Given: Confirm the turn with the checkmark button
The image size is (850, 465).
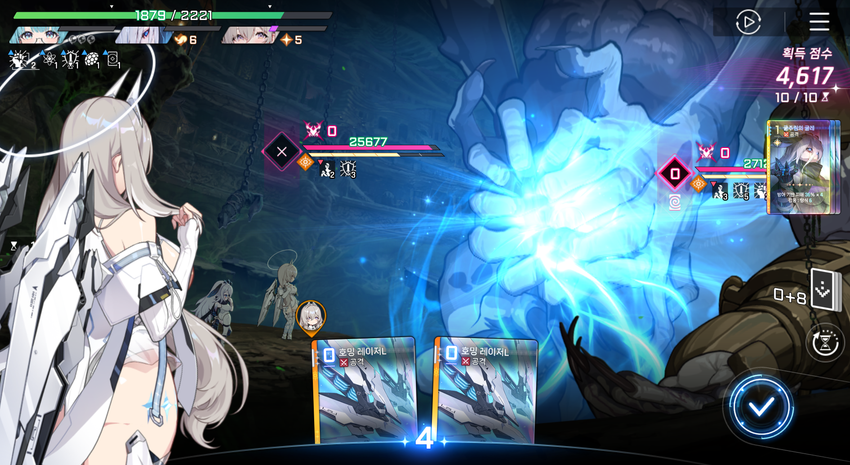Looking at the screenshot, I should point(761,407).
